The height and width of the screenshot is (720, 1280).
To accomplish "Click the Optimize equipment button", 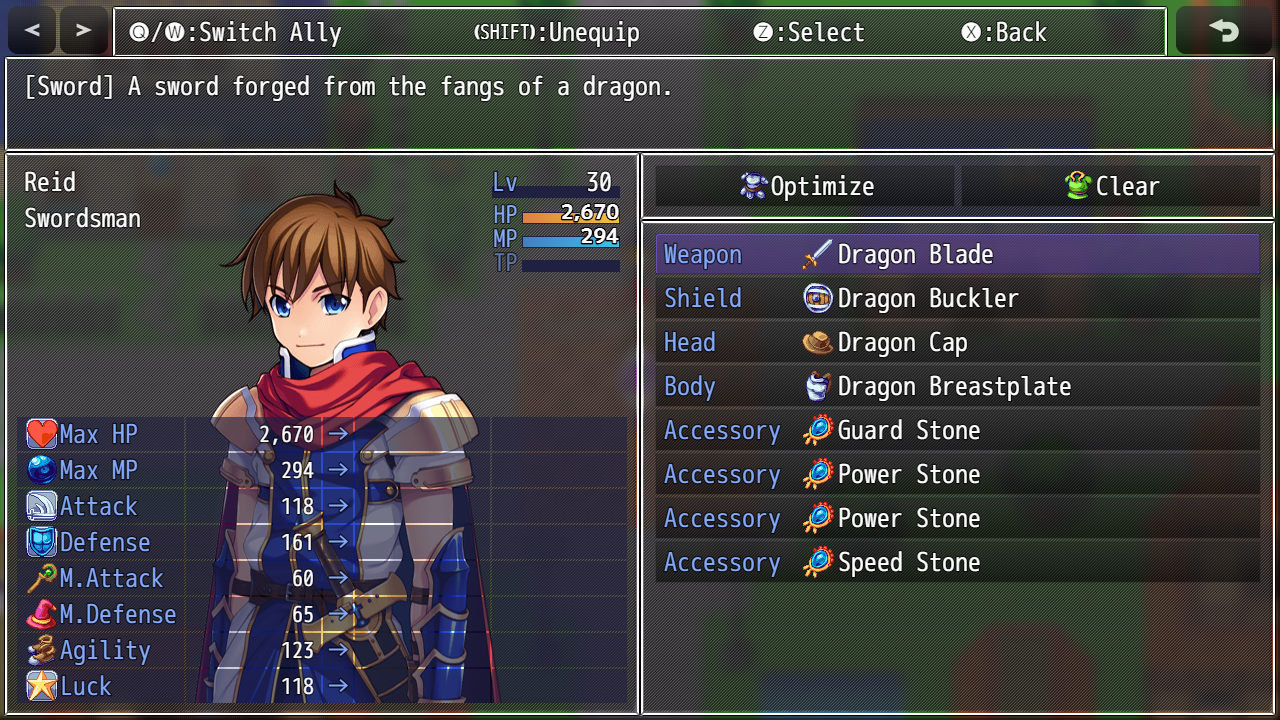I will tap(805, 186).
